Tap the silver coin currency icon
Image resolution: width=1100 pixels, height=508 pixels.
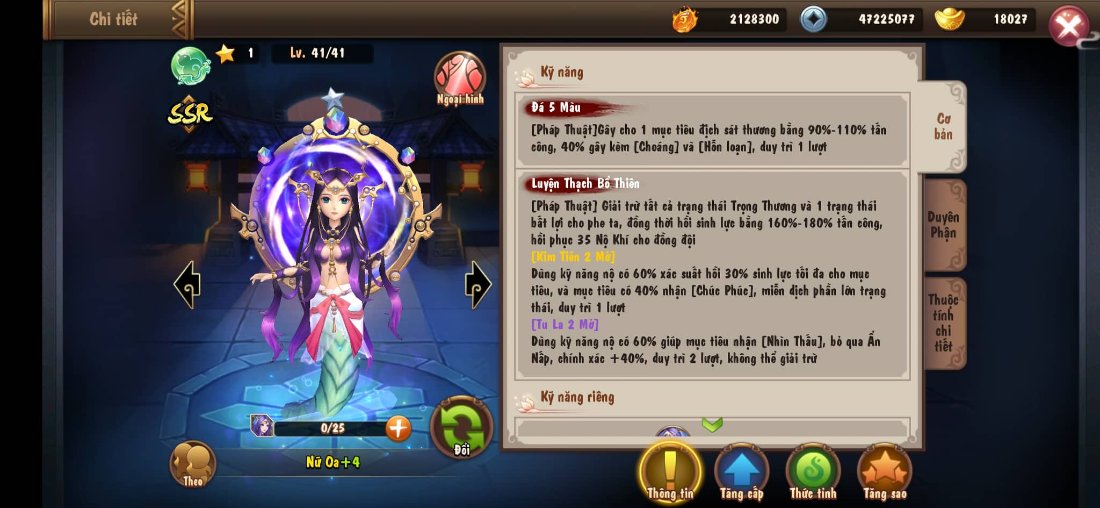pyautogui.click(x=815, y=19)
